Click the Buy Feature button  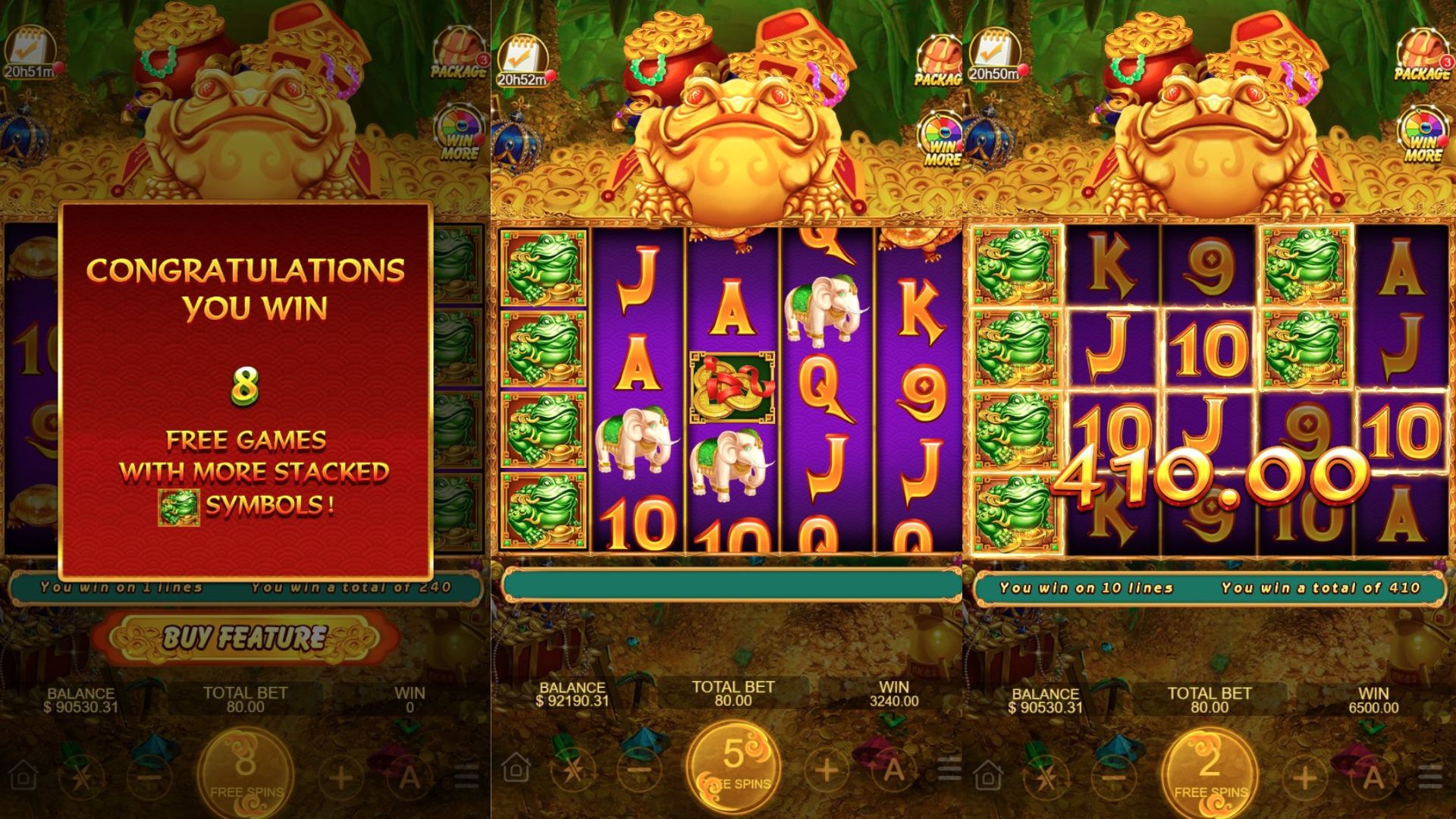click(x=246, y=638)
